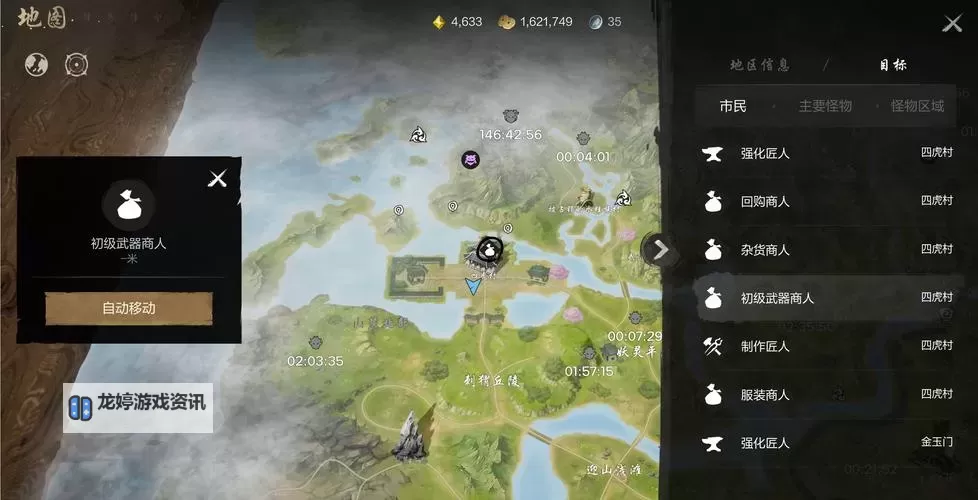
Task: Close the 初级武器商人 popup
Action: click(217, 179)
